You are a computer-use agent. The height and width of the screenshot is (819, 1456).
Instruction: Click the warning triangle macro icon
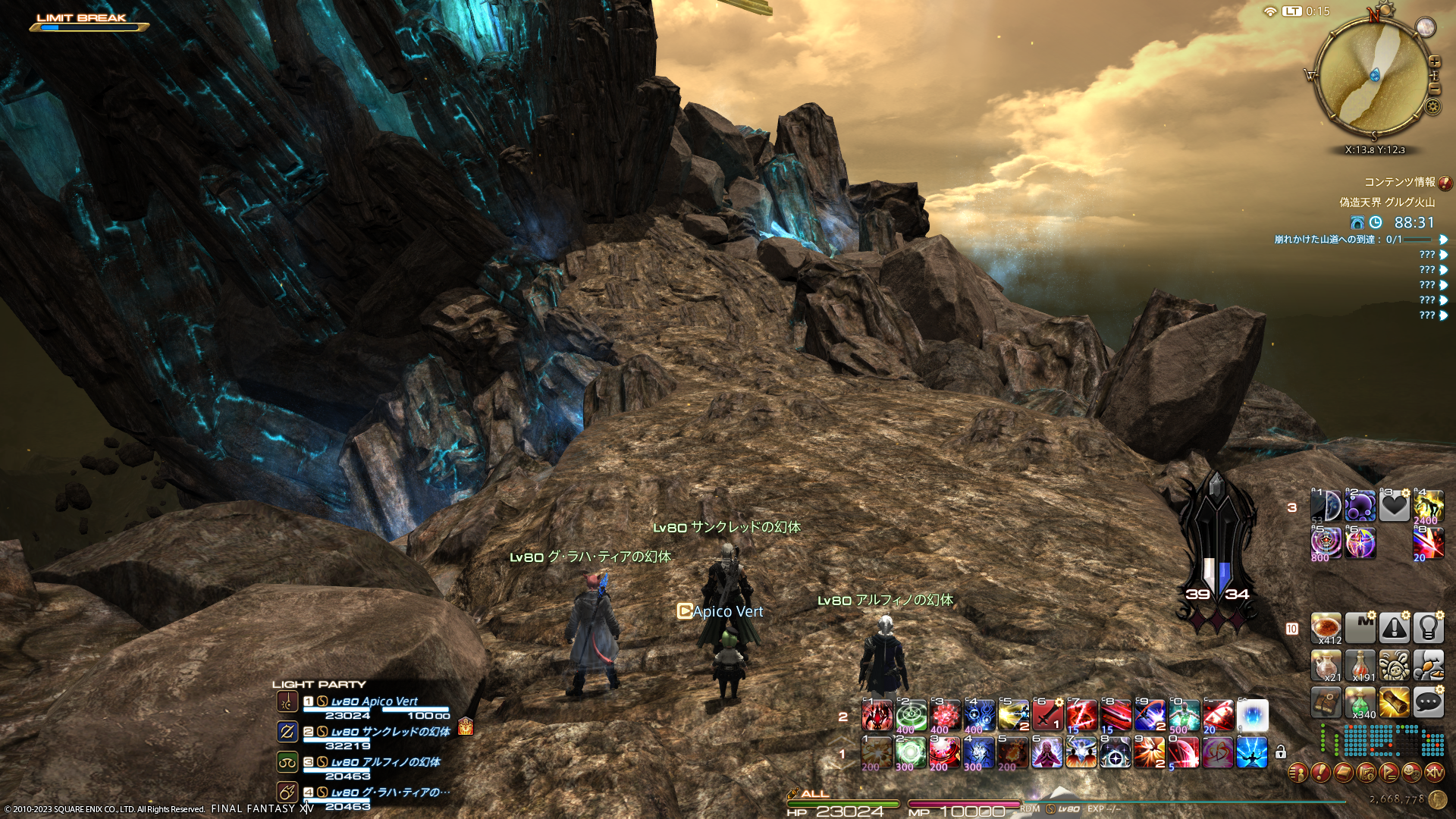[x=1394, y=628]
